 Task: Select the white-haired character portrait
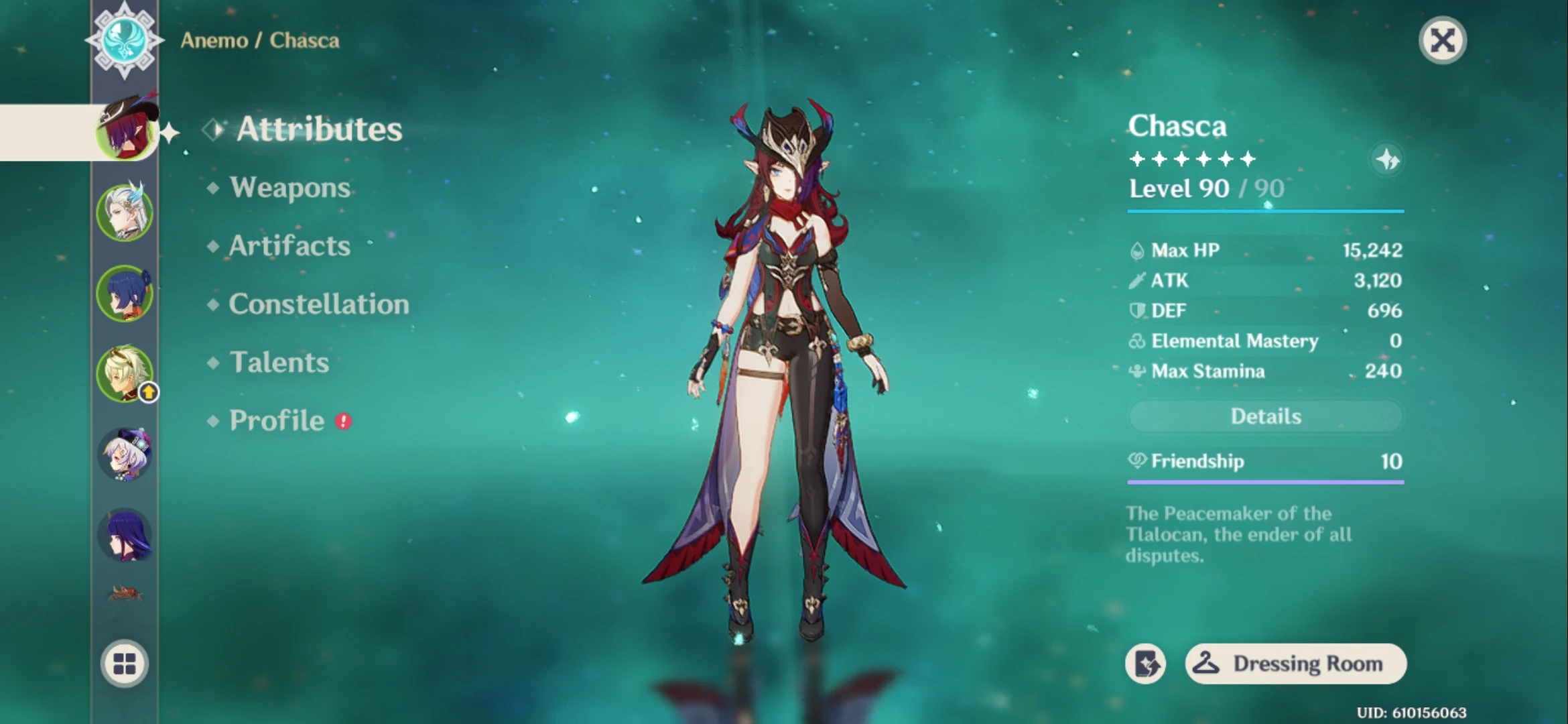point(125,210)
